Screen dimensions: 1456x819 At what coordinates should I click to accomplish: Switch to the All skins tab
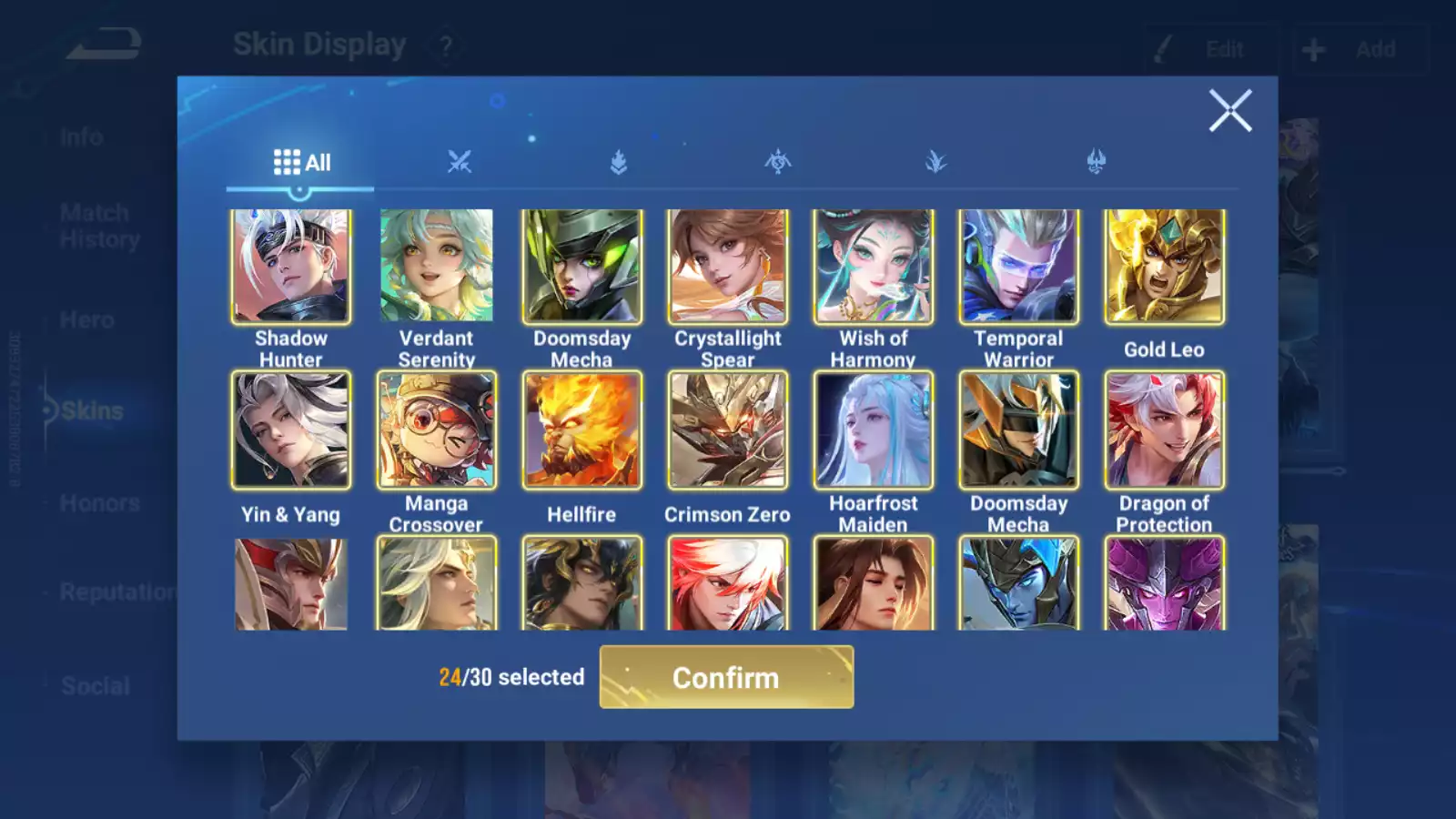tap(300, 162)
